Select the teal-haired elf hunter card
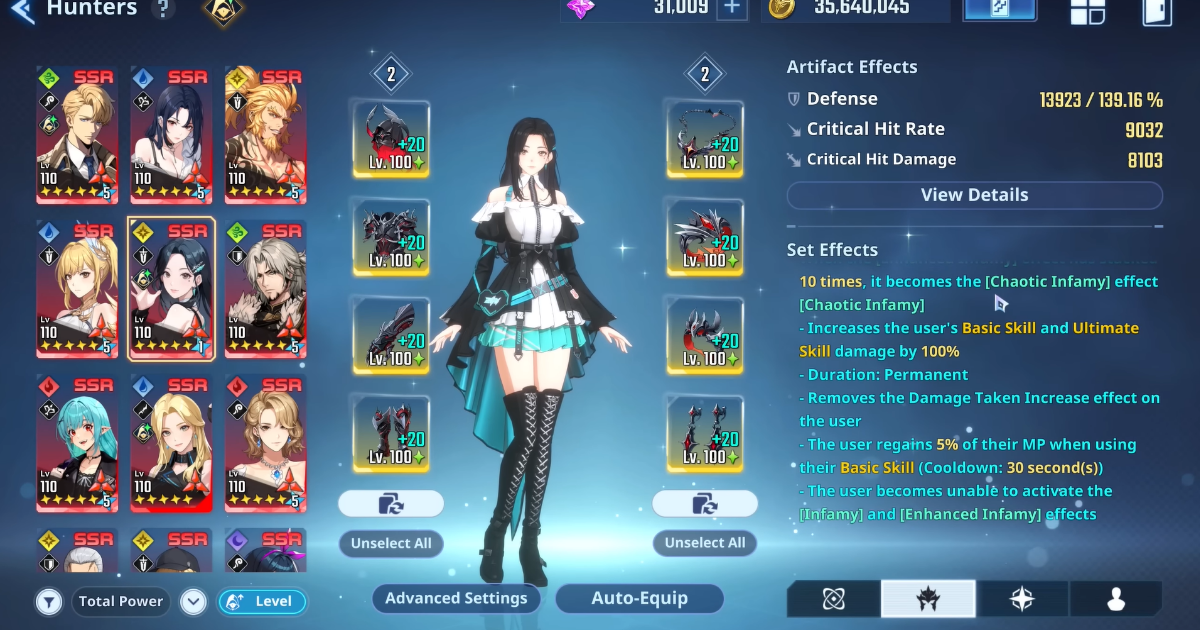 (77, 442)
